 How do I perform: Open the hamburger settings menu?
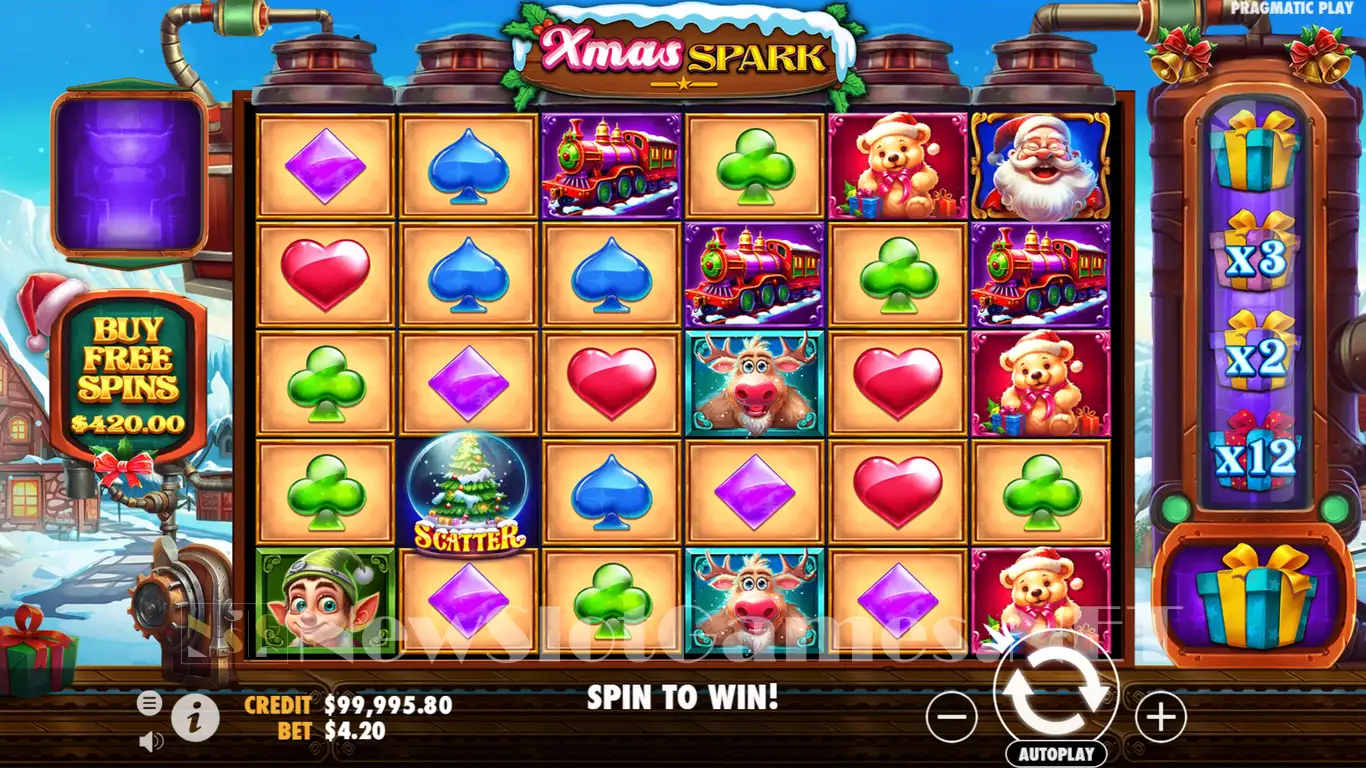(x=149, y=703)
